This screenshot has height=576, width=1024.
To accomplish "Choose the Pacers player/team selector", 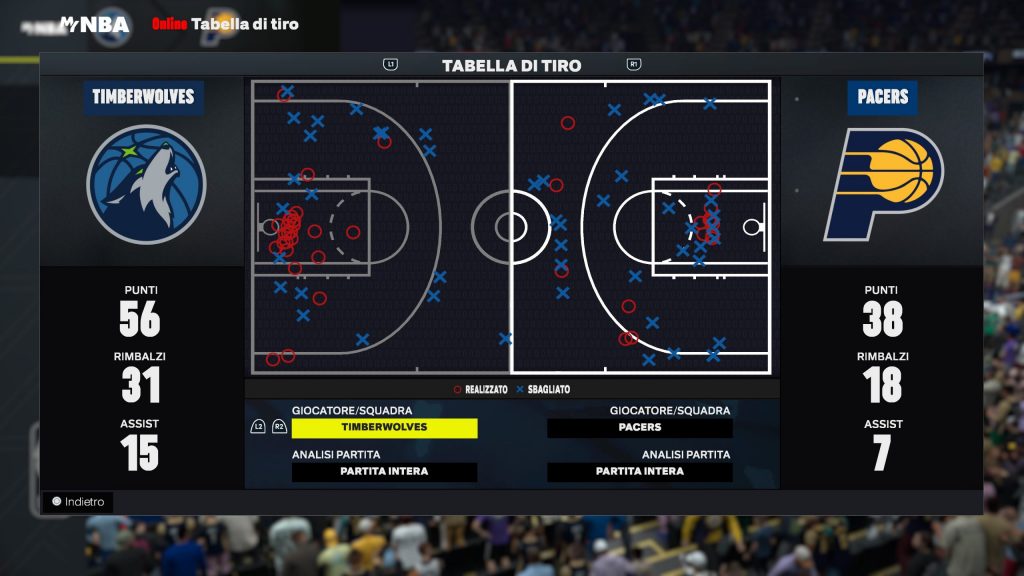I will (640, 428).
